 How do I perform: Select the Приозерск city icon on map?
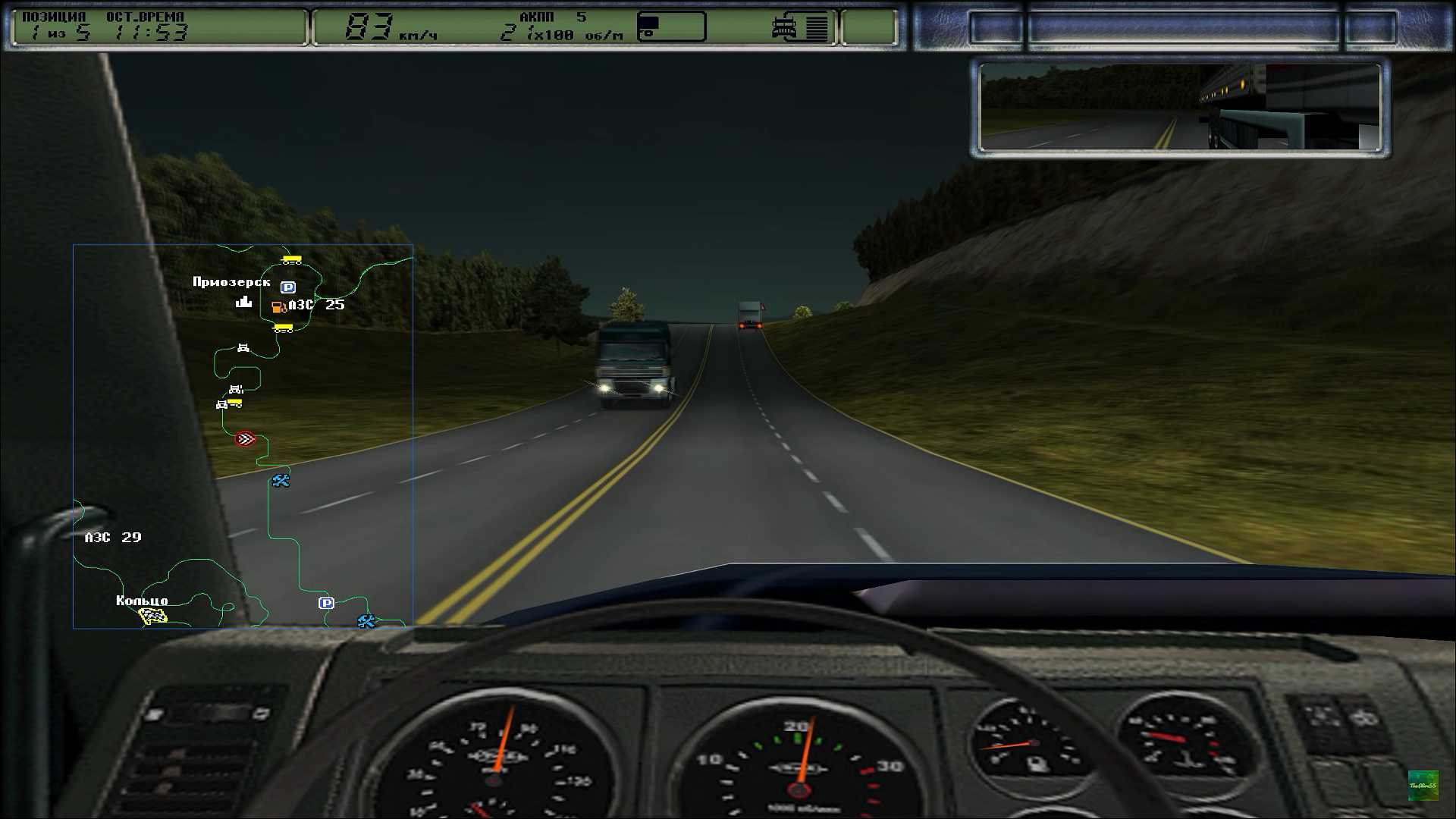tap(243, 302)
